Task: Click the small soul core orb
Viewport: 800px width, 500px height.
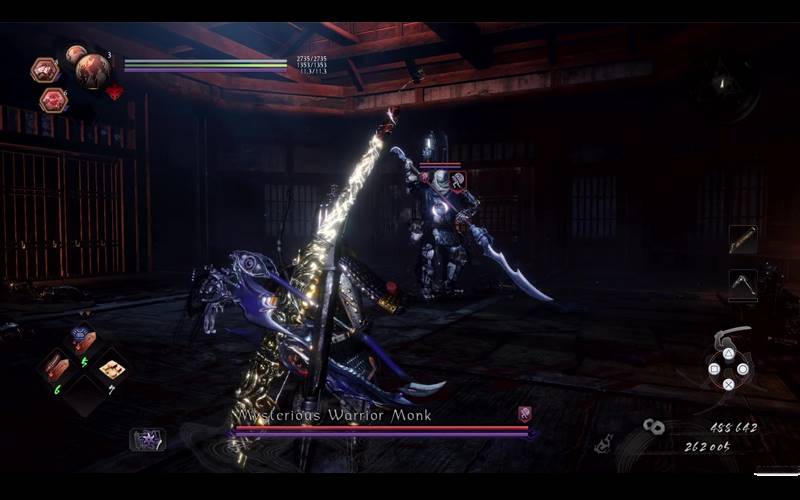Action: (75, 53)
